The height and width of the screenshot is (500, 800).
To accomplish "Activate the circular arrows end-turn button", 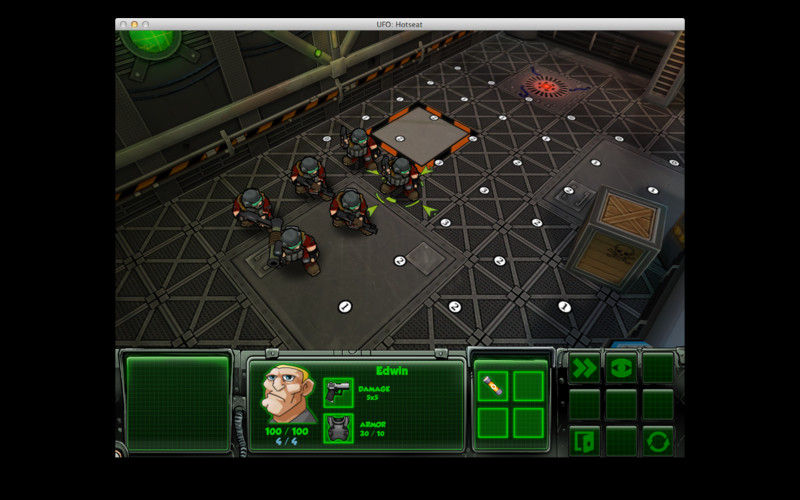I will [x=658, y=440].
